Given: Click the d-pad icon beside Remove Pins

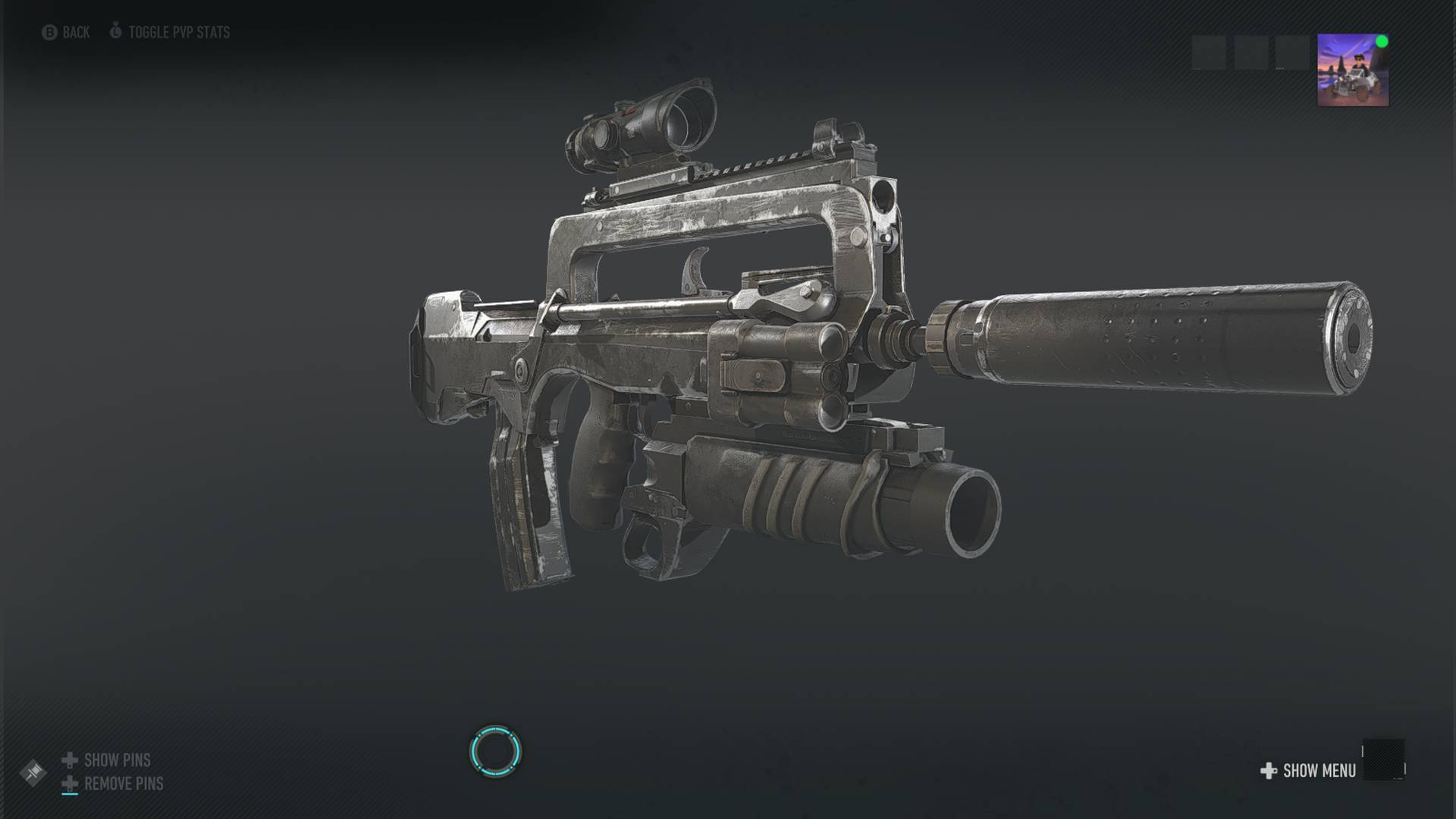Looking at the screenshot, I should pos(69,783).
